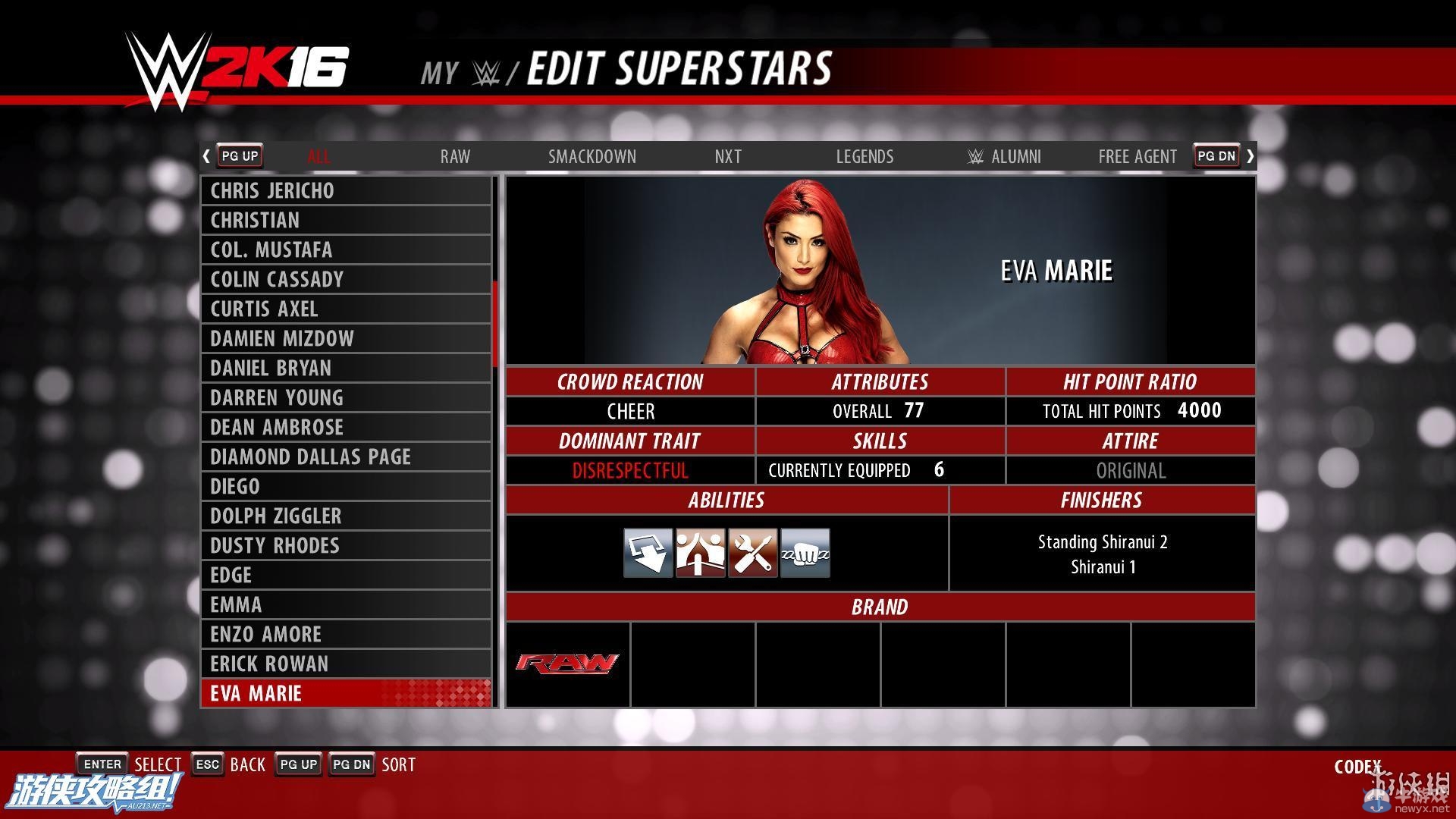1456x819 pixels.
Task: Click the comeback ability icon with two figures
Action: (700, 553)
